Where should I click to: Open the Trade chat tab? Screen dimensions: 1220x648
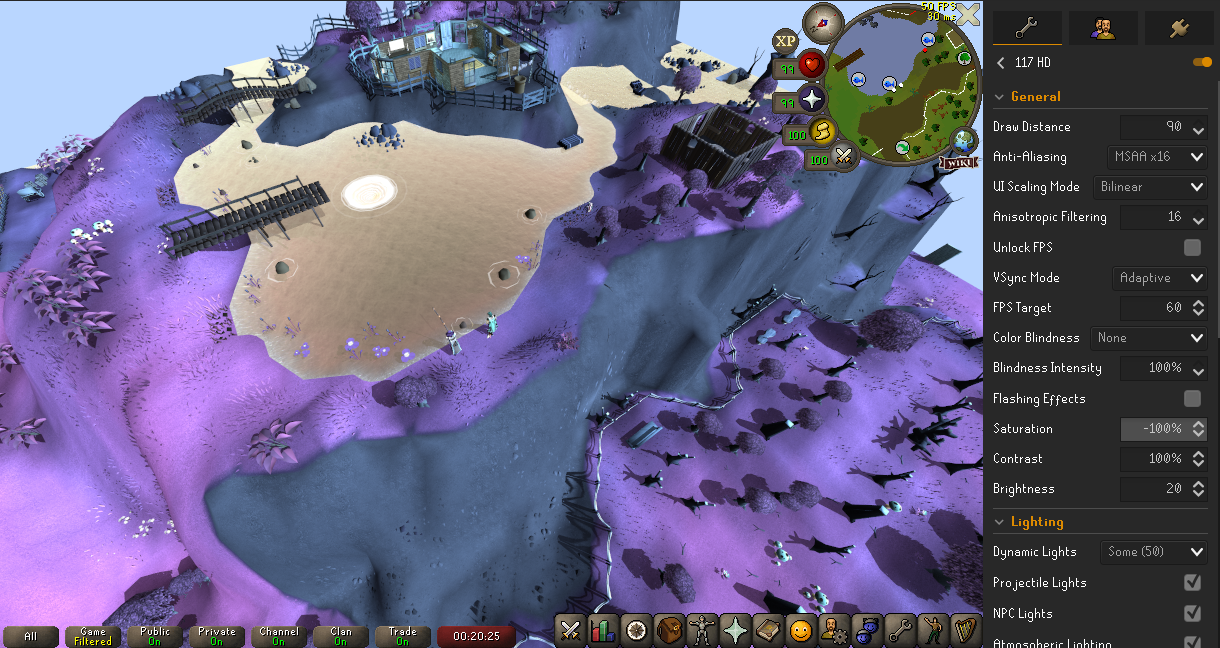coord(403,636)
